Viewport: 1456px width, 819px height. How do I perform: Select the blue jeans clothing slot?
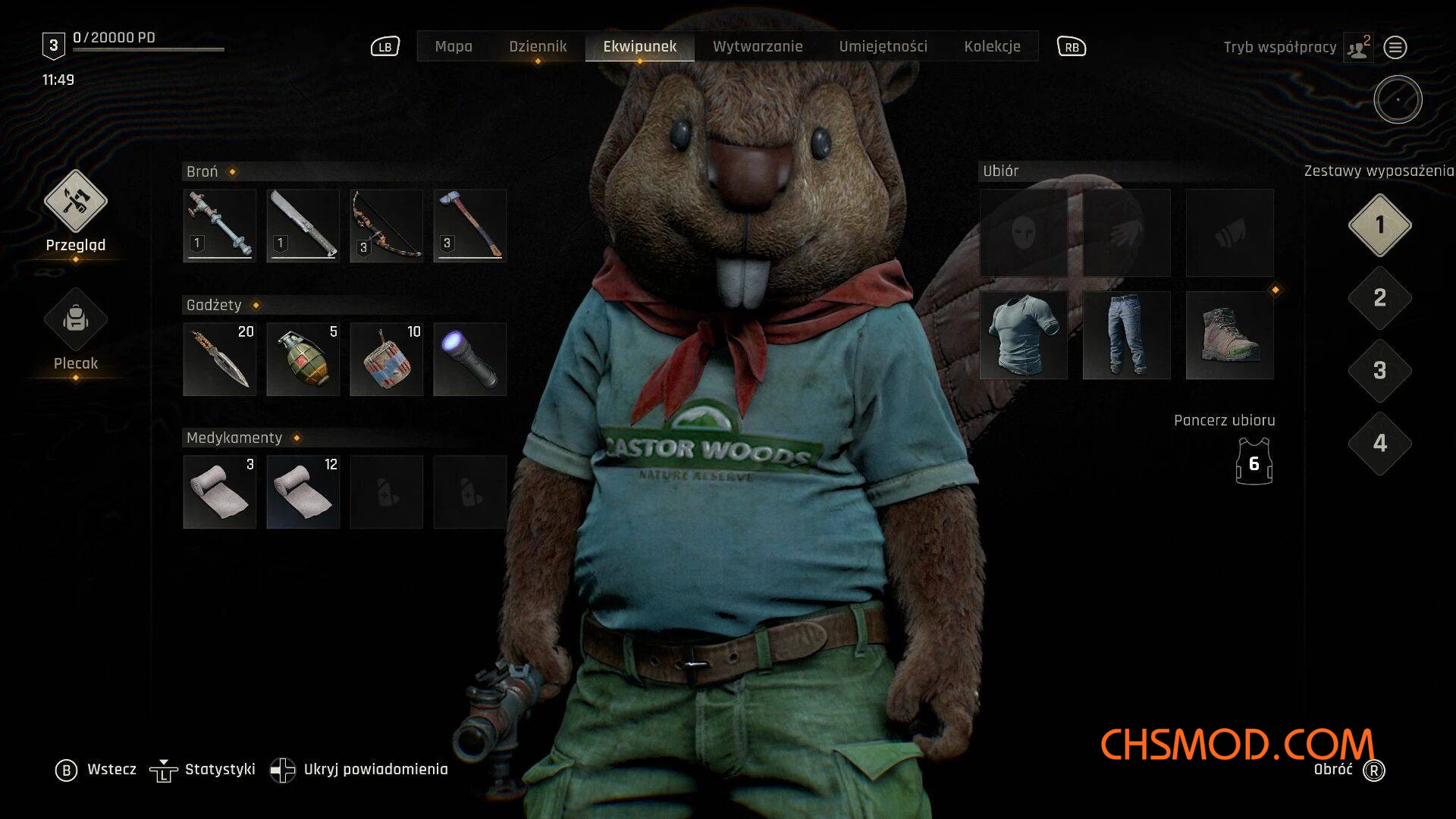click(x=1127, y=335)
